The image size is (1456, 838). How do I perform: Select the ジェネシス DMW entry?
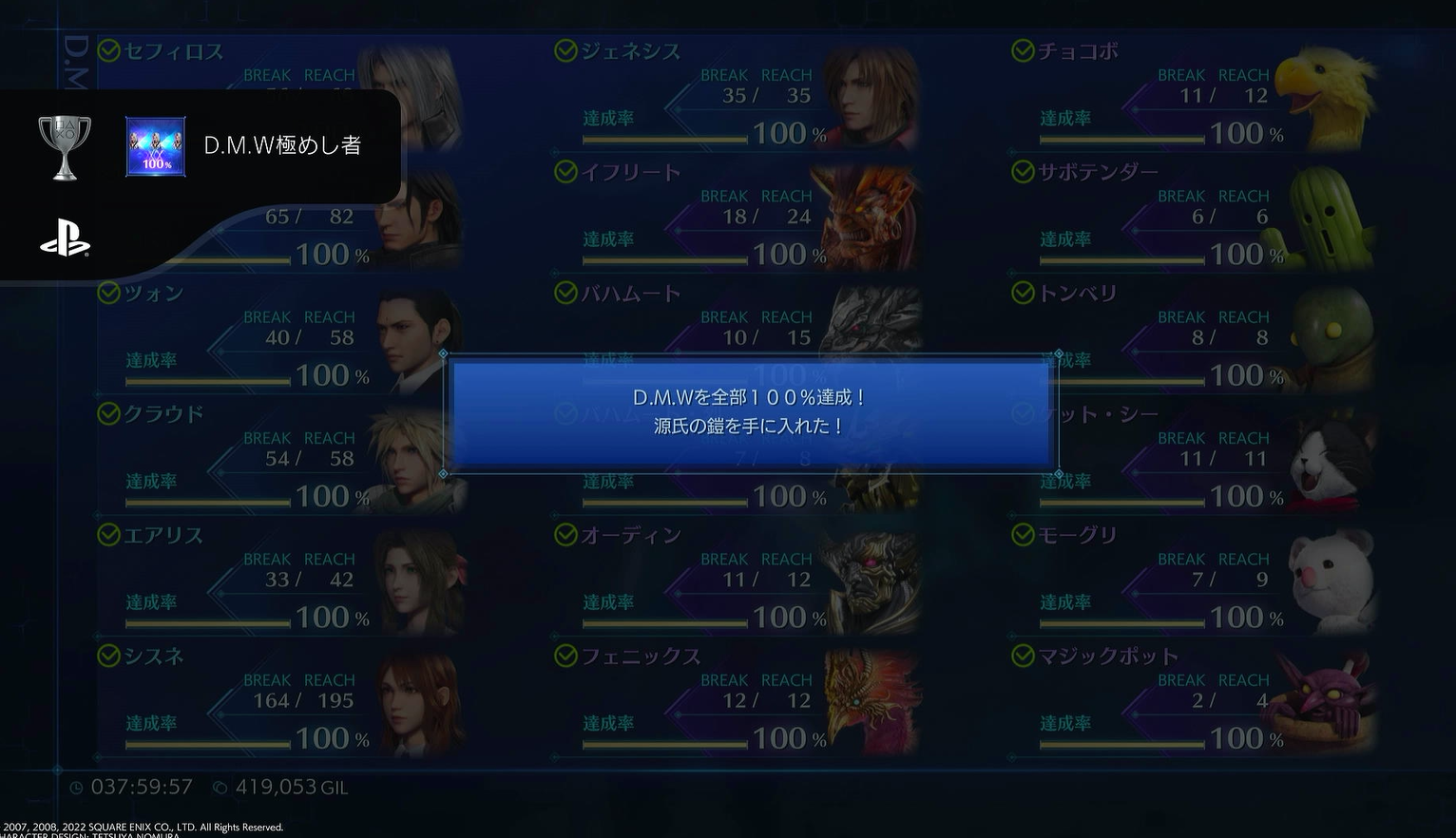tap(737, 95)
